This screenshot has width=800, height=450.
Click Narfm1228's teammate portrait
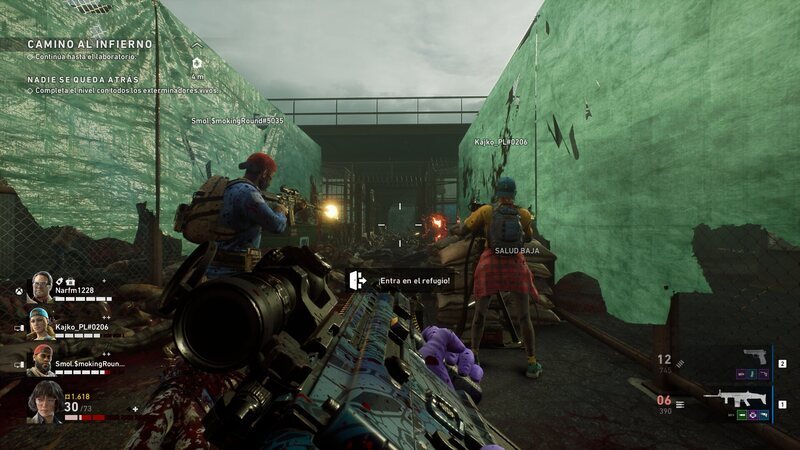coord(41,287)
